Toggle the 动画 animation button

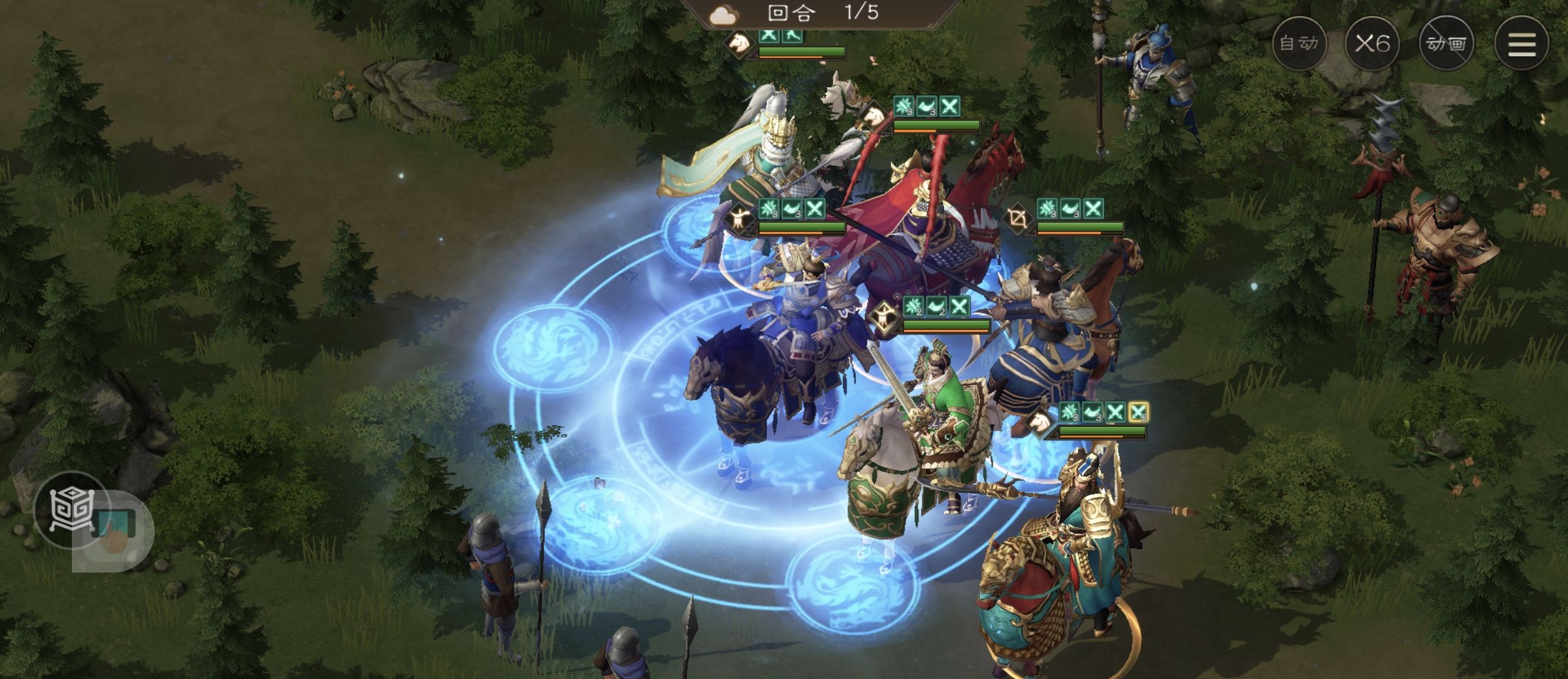(1446, 44)
